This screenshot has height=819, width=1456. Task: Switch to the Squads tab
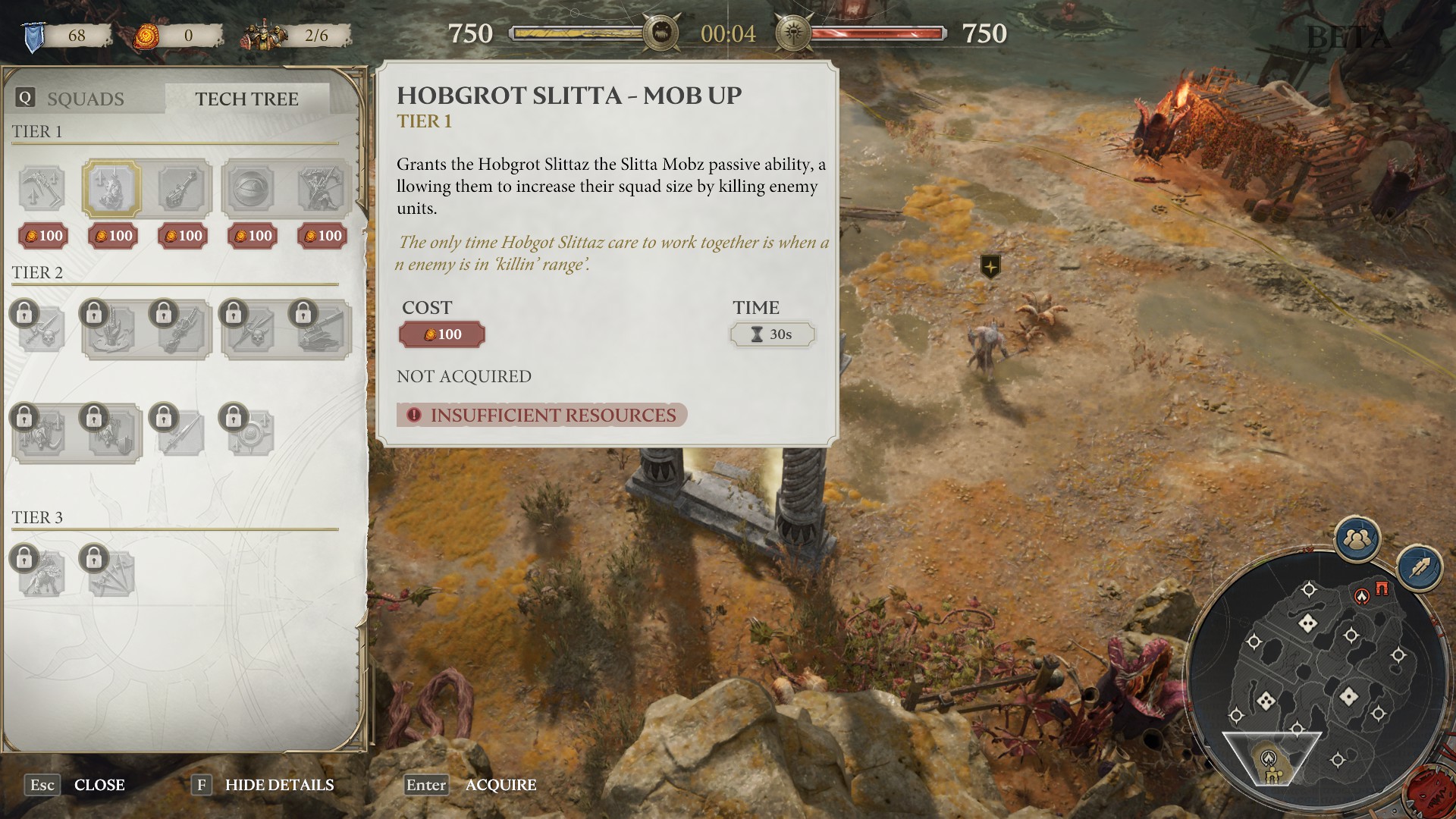click(85, 99)
